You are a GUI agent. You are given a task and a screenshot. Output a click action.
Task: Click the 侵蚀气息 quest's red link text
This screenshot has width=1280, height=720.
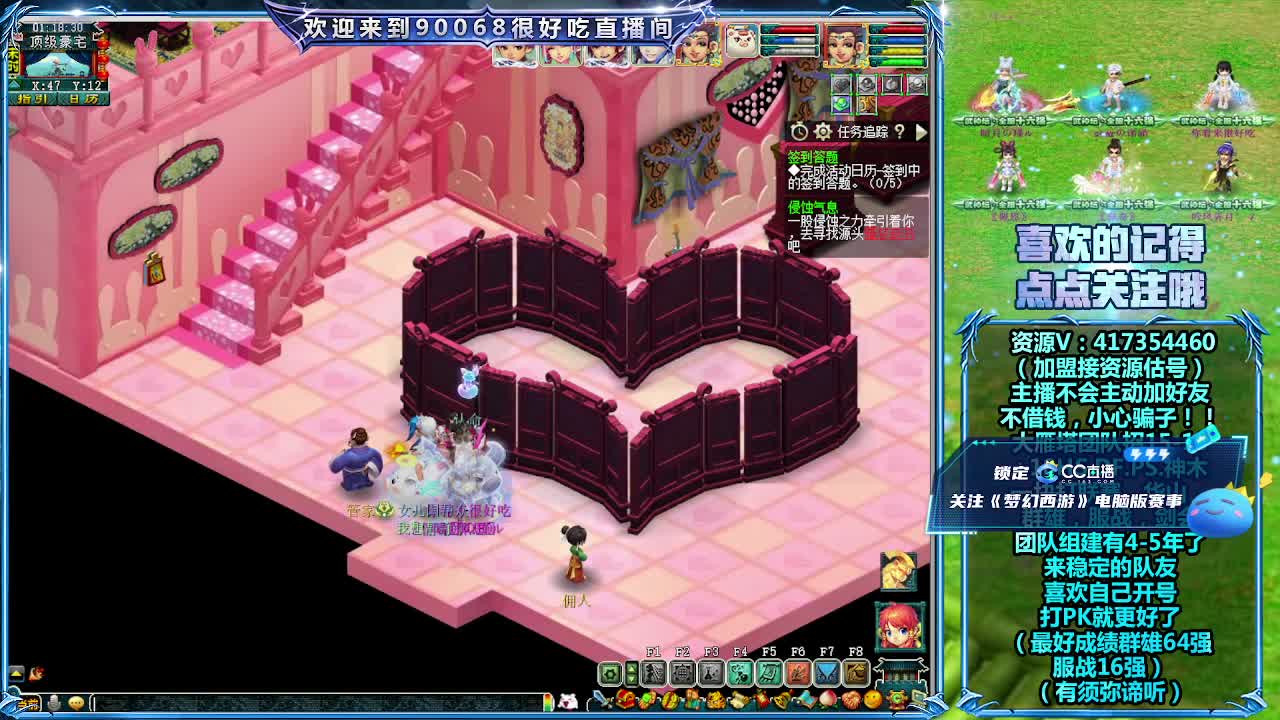[x=888, y=233]
